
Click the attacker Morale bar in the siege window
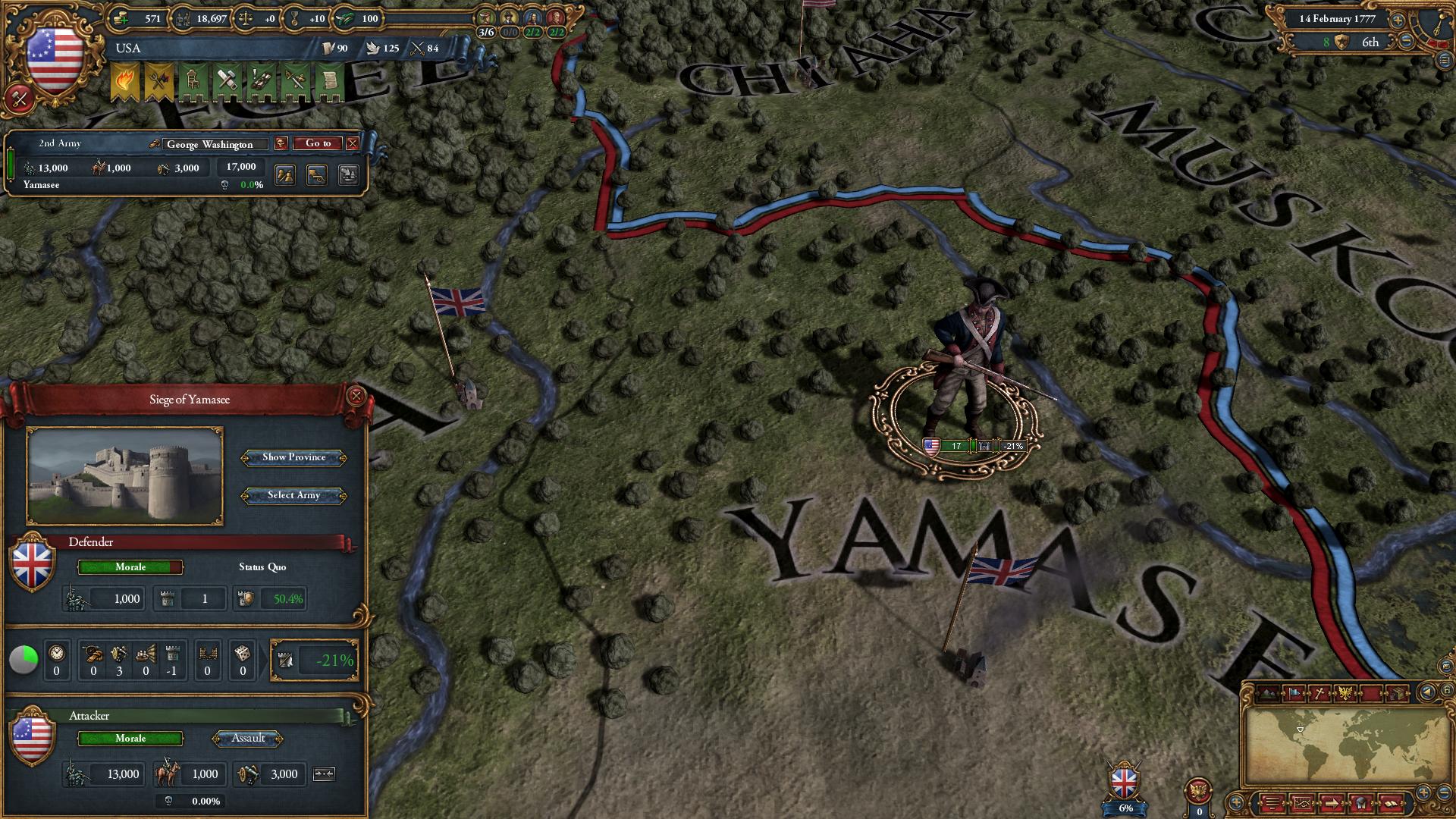coord(130,739)
